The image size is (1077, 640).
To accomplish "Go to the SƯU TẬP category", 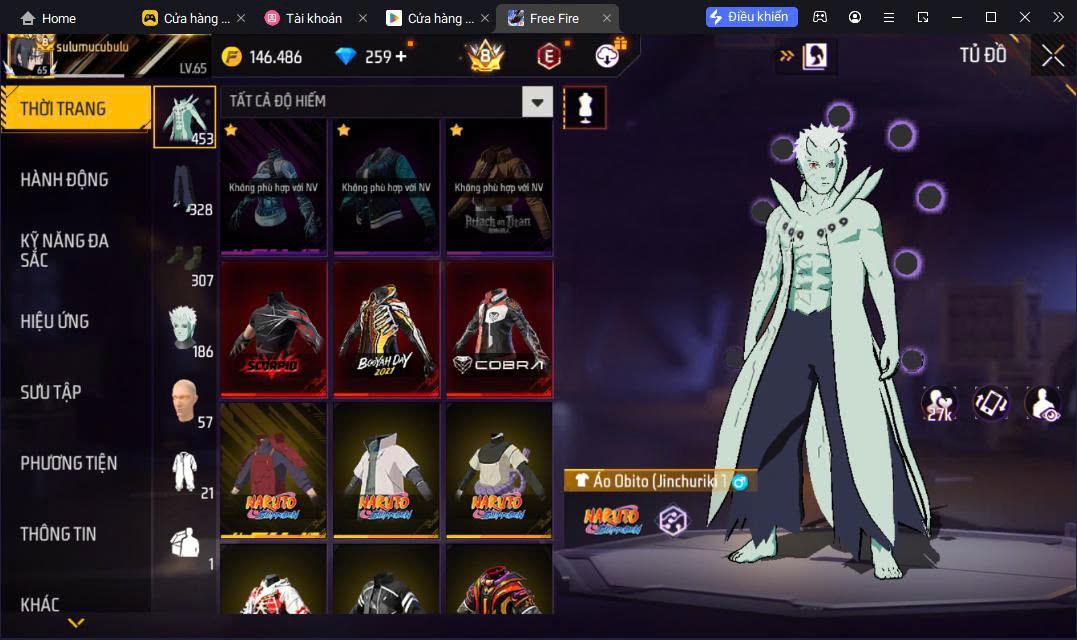I will coord(51,392).
